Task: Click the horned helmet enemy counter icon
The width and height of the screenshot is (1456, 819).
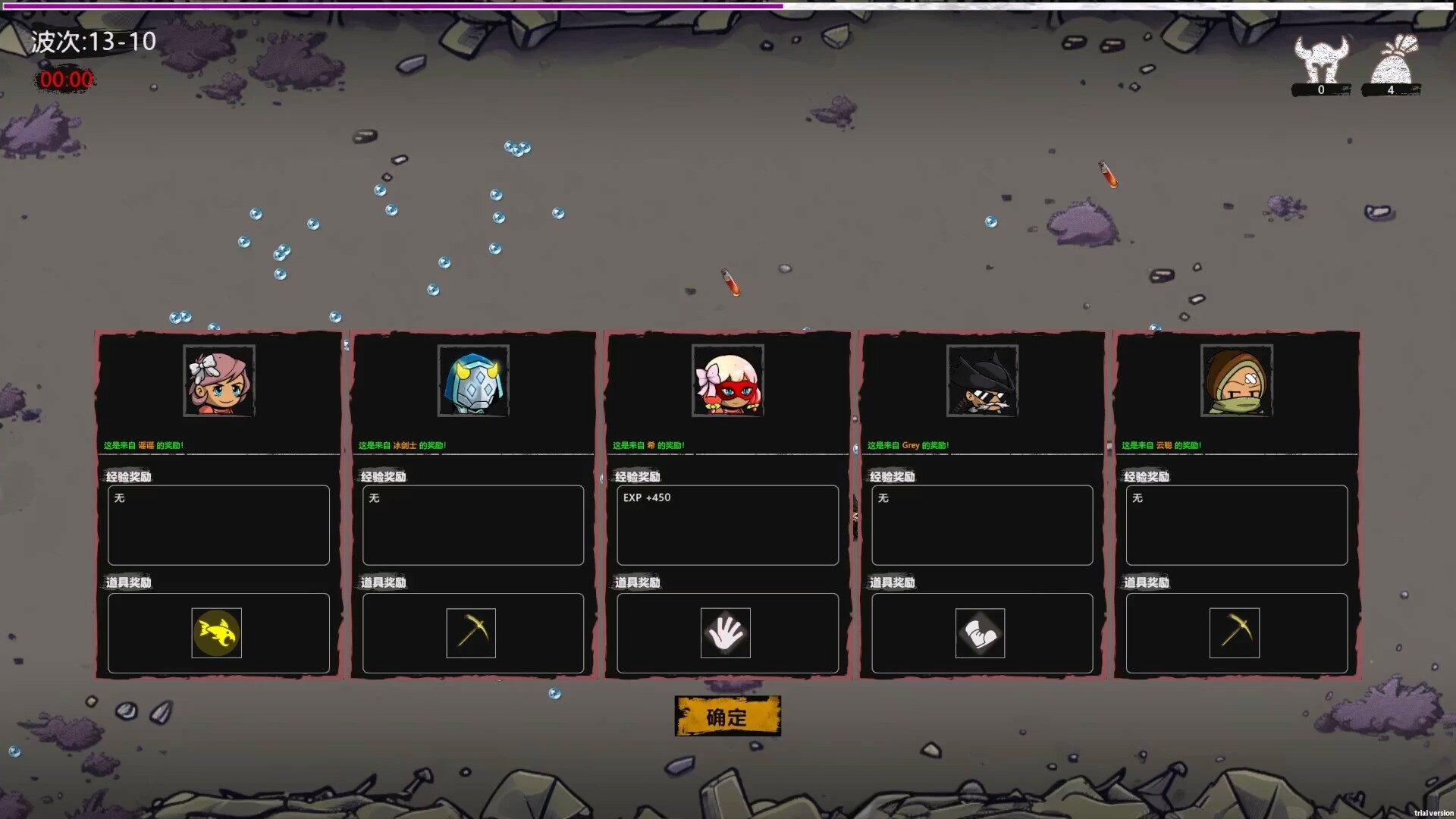Action: point(1321,61)
